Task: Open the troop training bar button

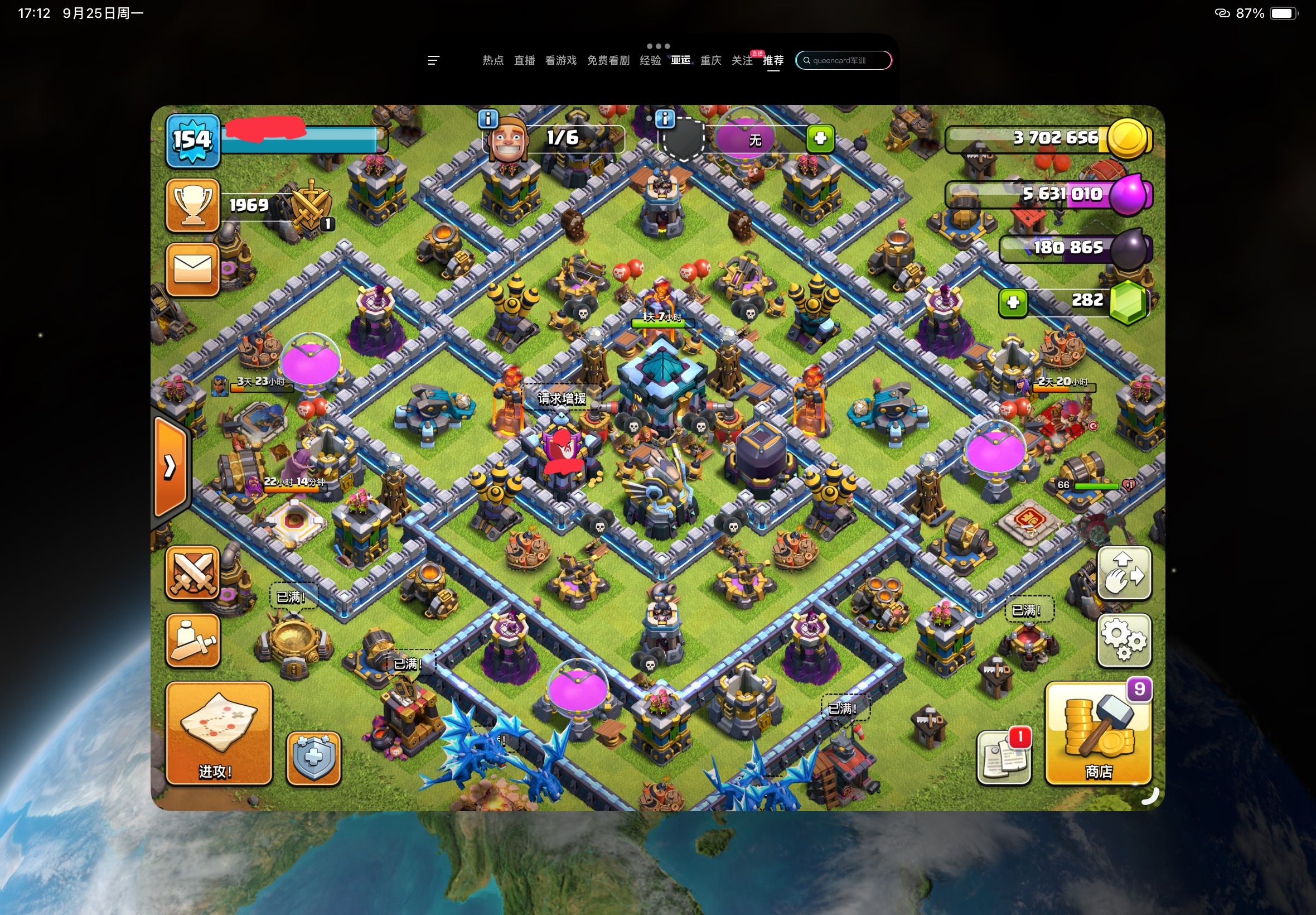Action: coord(192,640)
